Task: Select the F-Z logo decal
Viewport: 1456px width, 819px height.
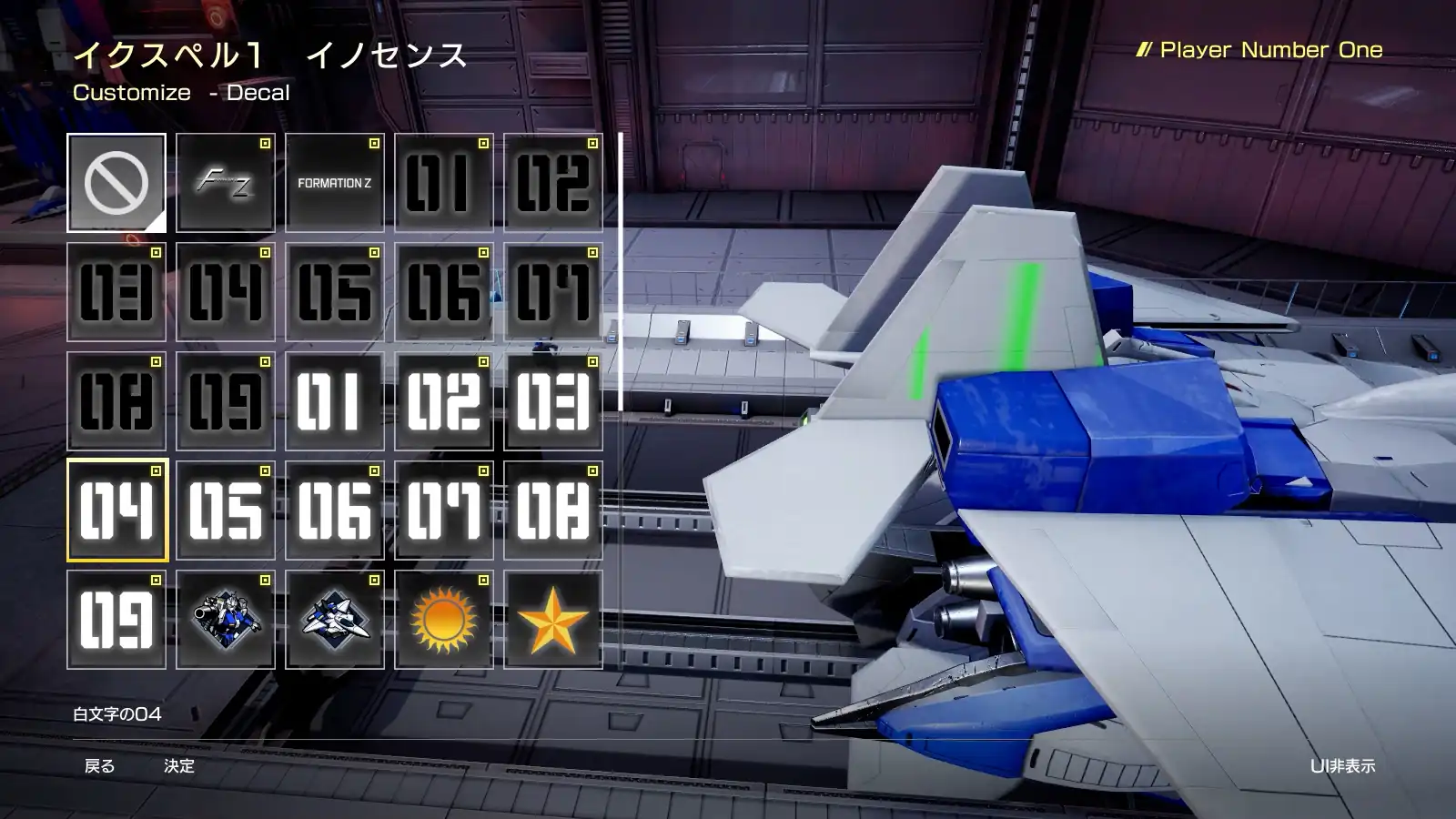Action: tap(225, 182)
